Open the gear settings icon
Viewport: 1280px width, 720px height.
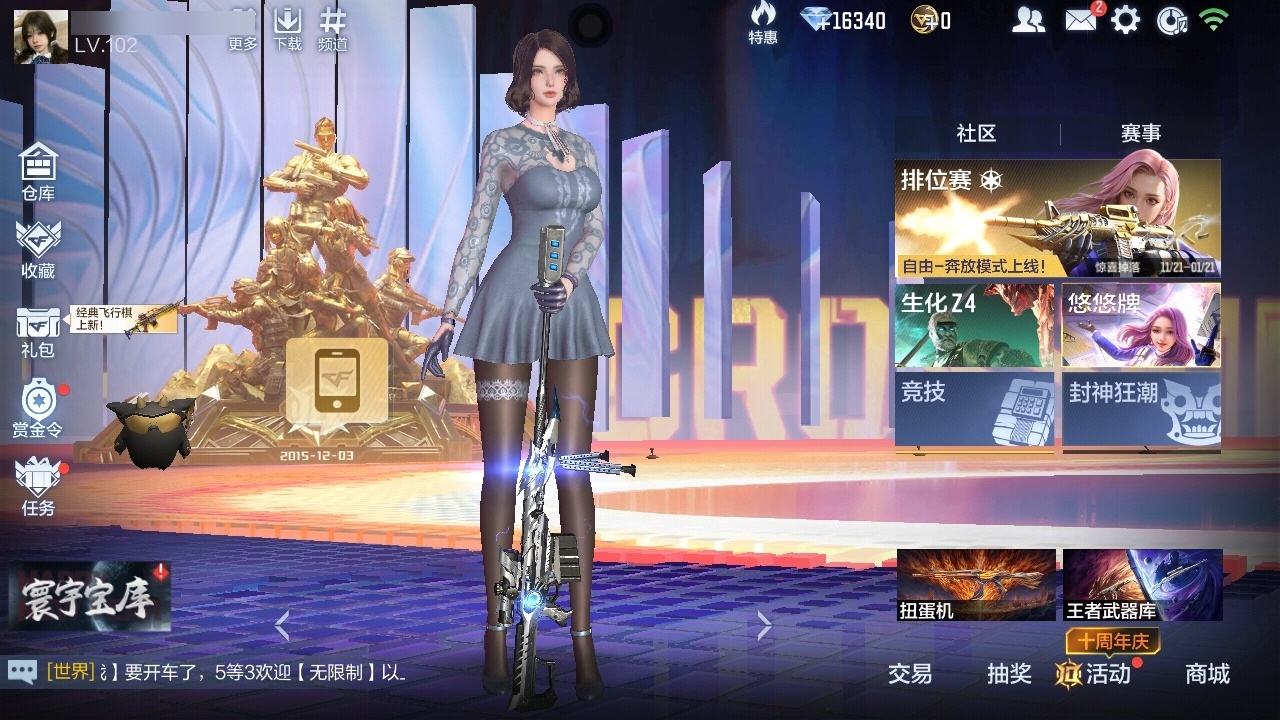coord(1126,20)
